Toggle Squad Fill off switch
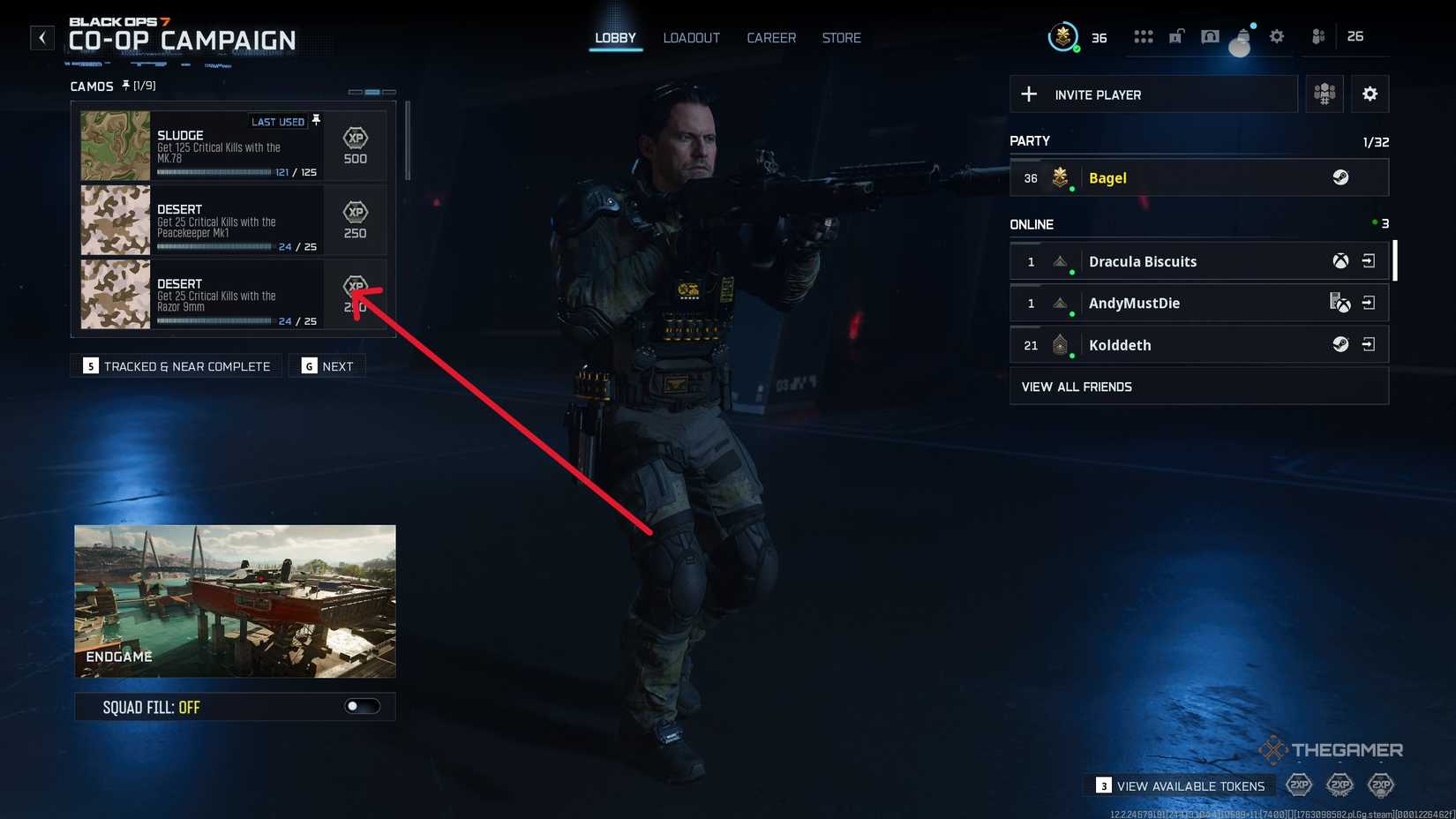The image size is (1456, 819). (364, 706)
